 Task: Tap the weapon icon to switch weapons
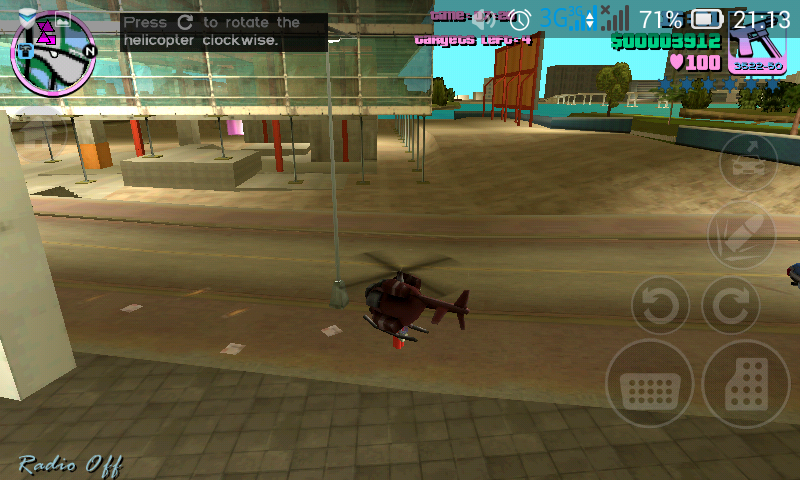(756, 46)
